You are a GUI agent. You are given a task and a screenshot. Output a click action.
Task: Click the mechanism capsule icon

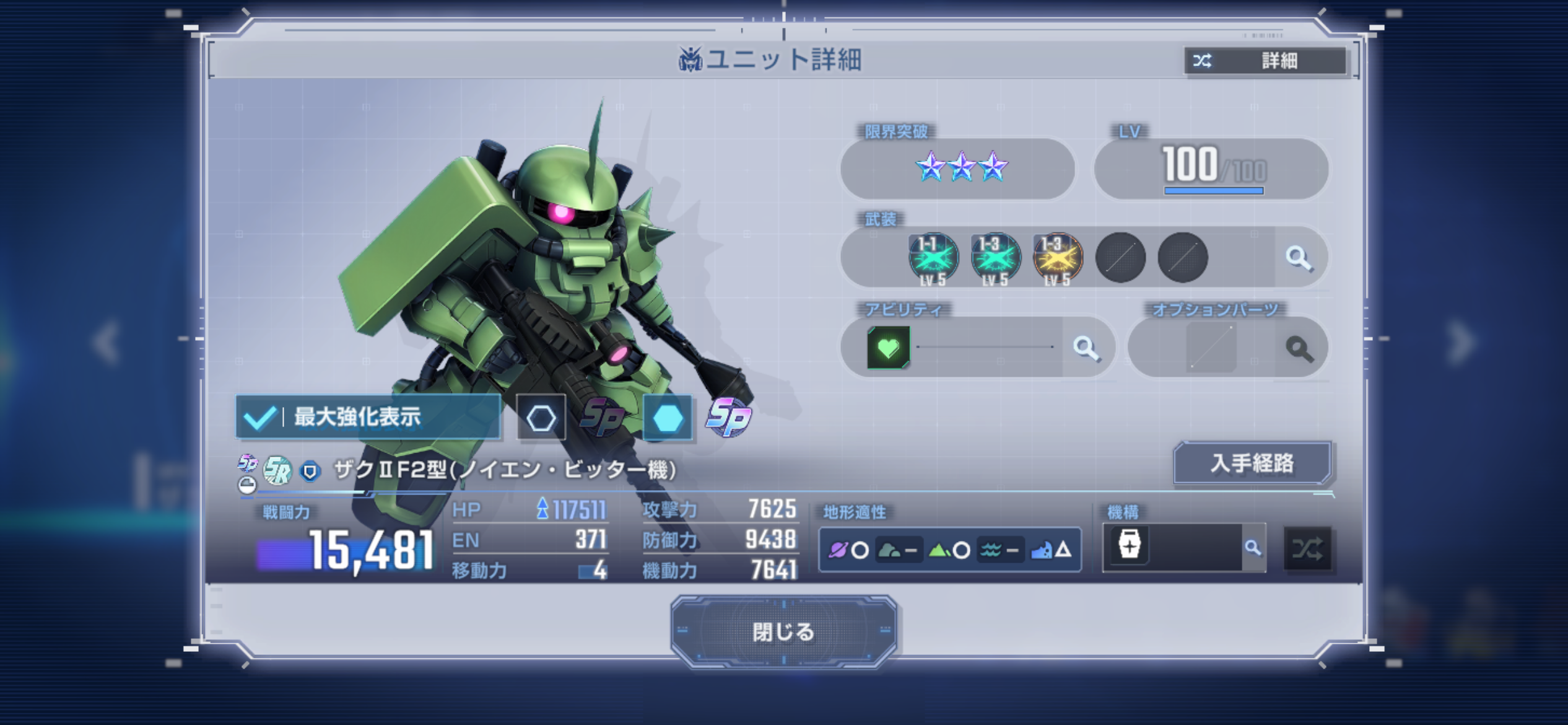pyautogui.click(x=1129, y=547)
